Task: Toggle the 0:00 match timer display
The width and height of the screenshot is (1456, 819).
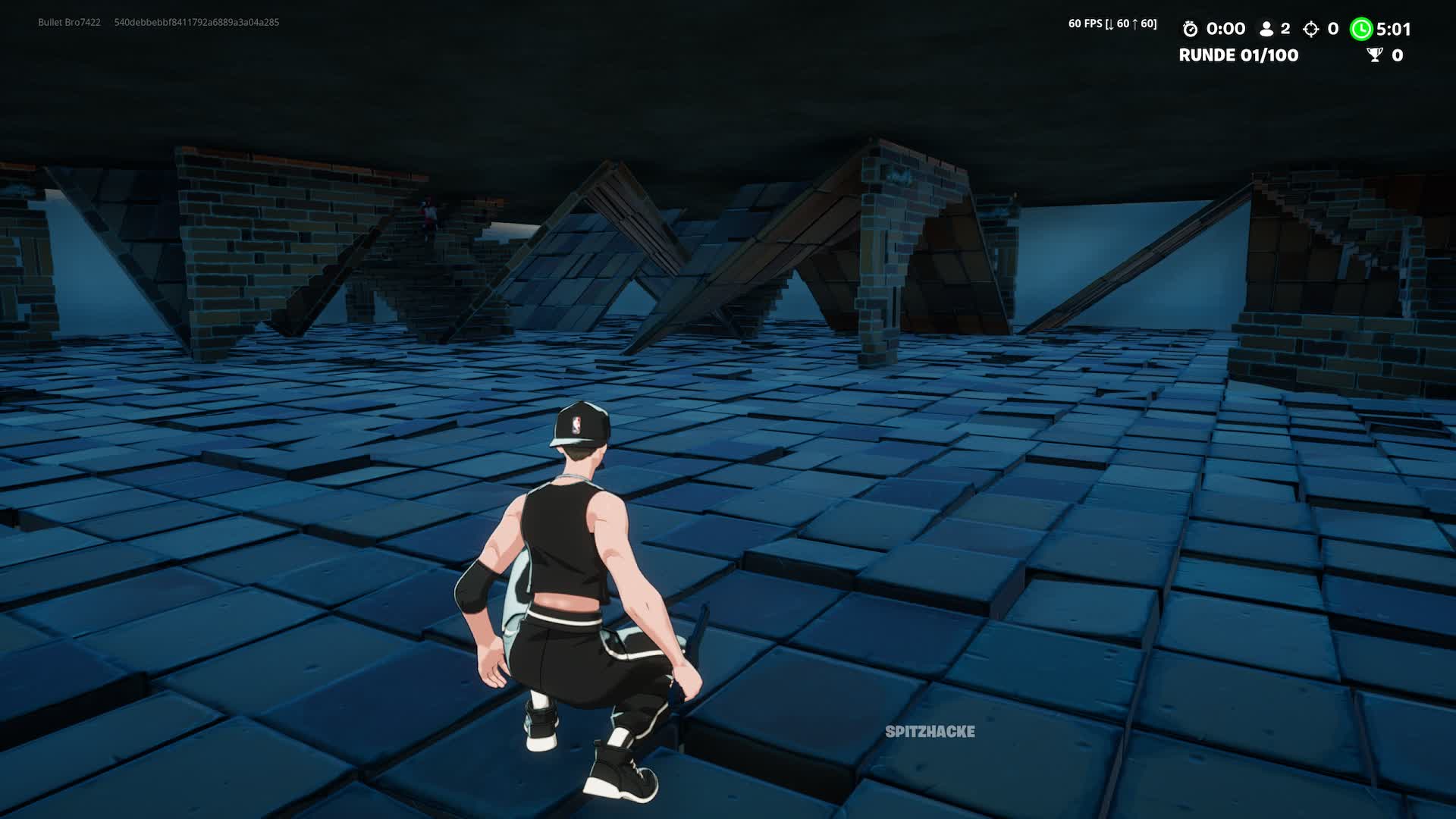Action: coord(1228,29)
